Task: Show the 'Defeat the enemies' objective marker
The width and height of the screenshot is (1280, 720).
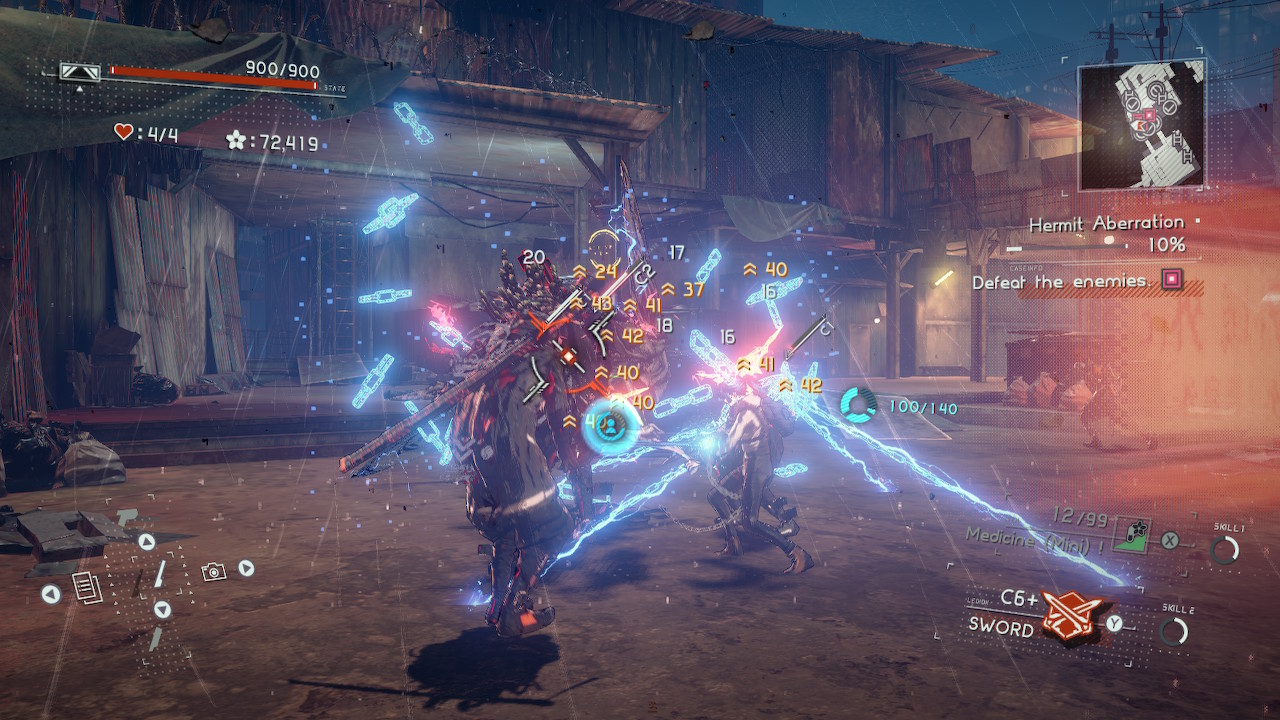Action: click(x=1170, y=280)
